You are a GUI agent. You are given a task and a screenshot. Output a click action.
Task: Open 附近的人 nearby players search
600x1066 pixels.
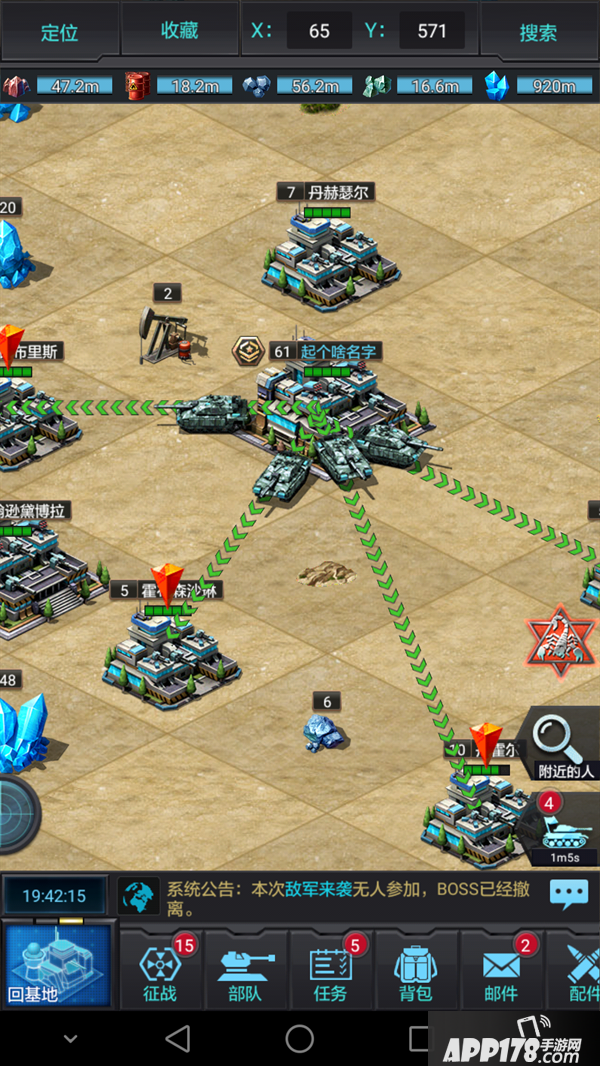[564, 745]
